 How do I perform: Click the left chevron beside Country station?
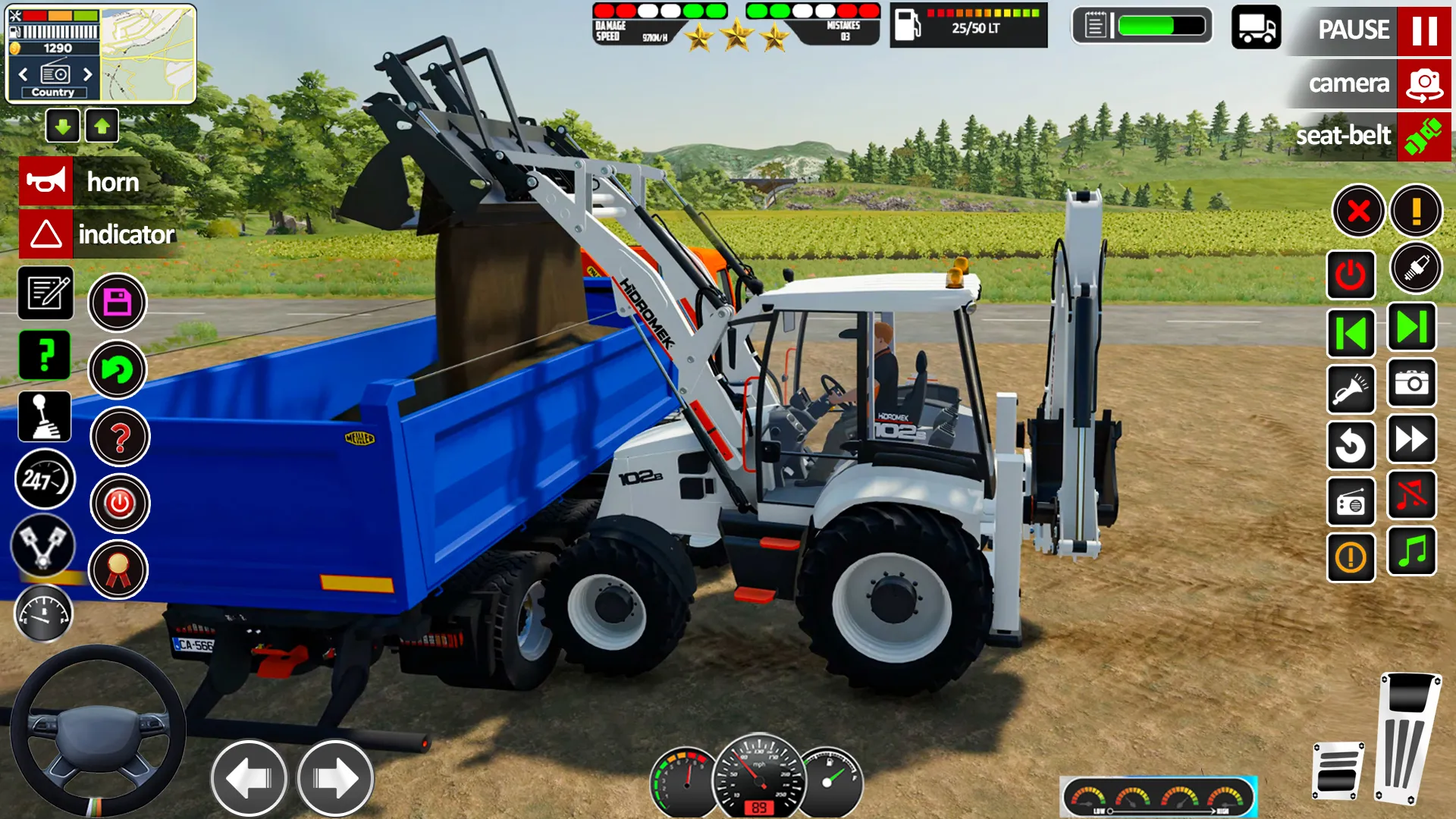[23, 74]
